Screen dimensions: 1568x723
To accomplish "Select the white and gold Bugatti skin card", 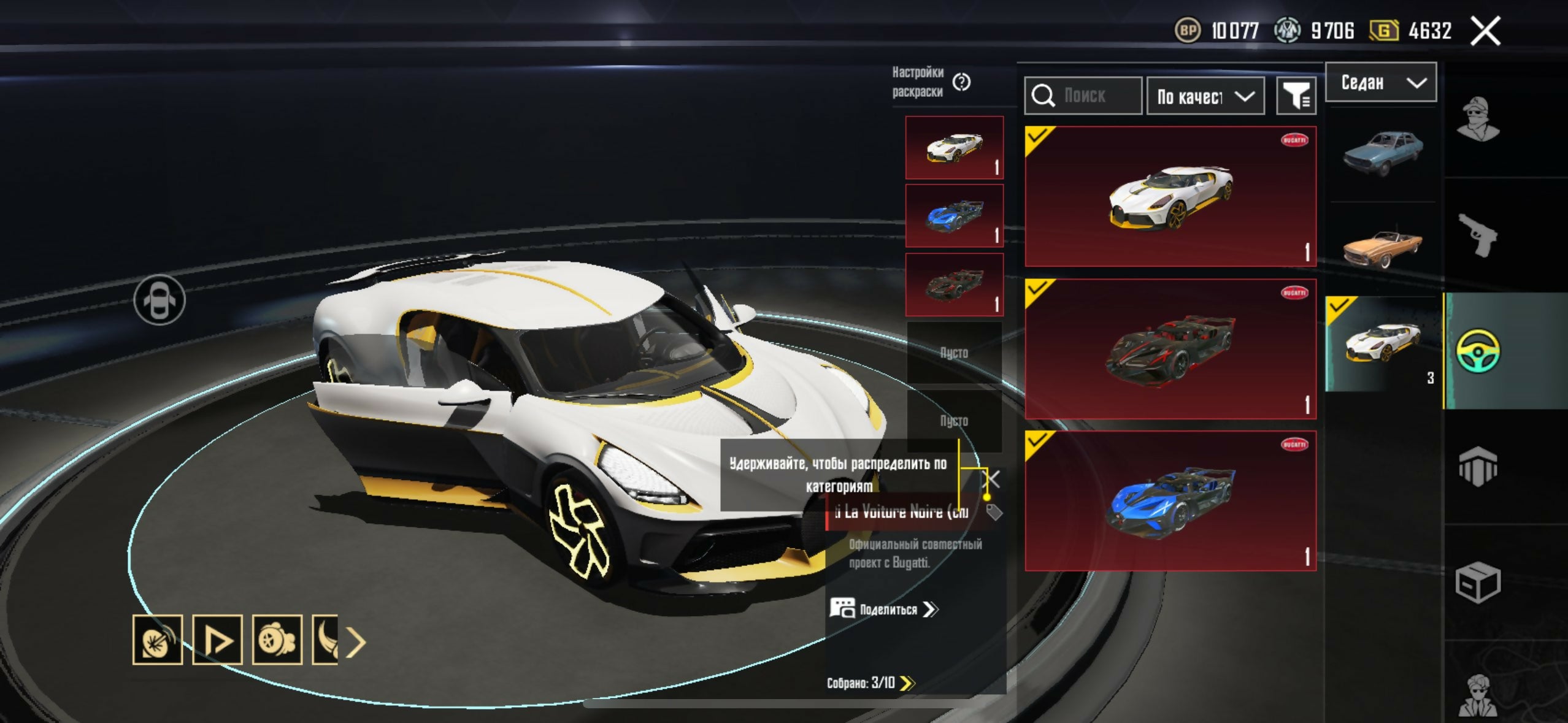I will pos(1170,196).
